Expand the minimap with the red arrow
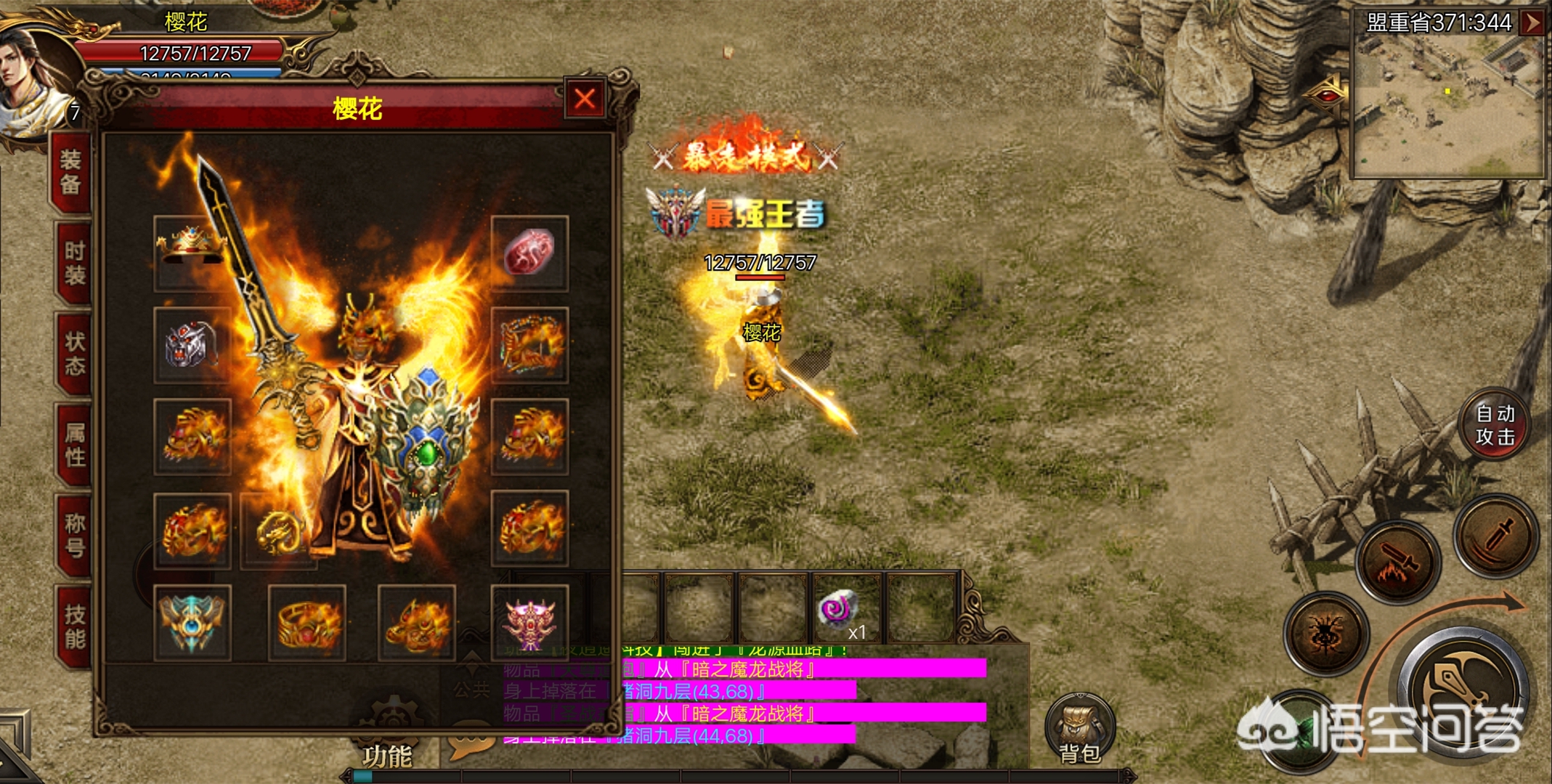 (1534, 22)
